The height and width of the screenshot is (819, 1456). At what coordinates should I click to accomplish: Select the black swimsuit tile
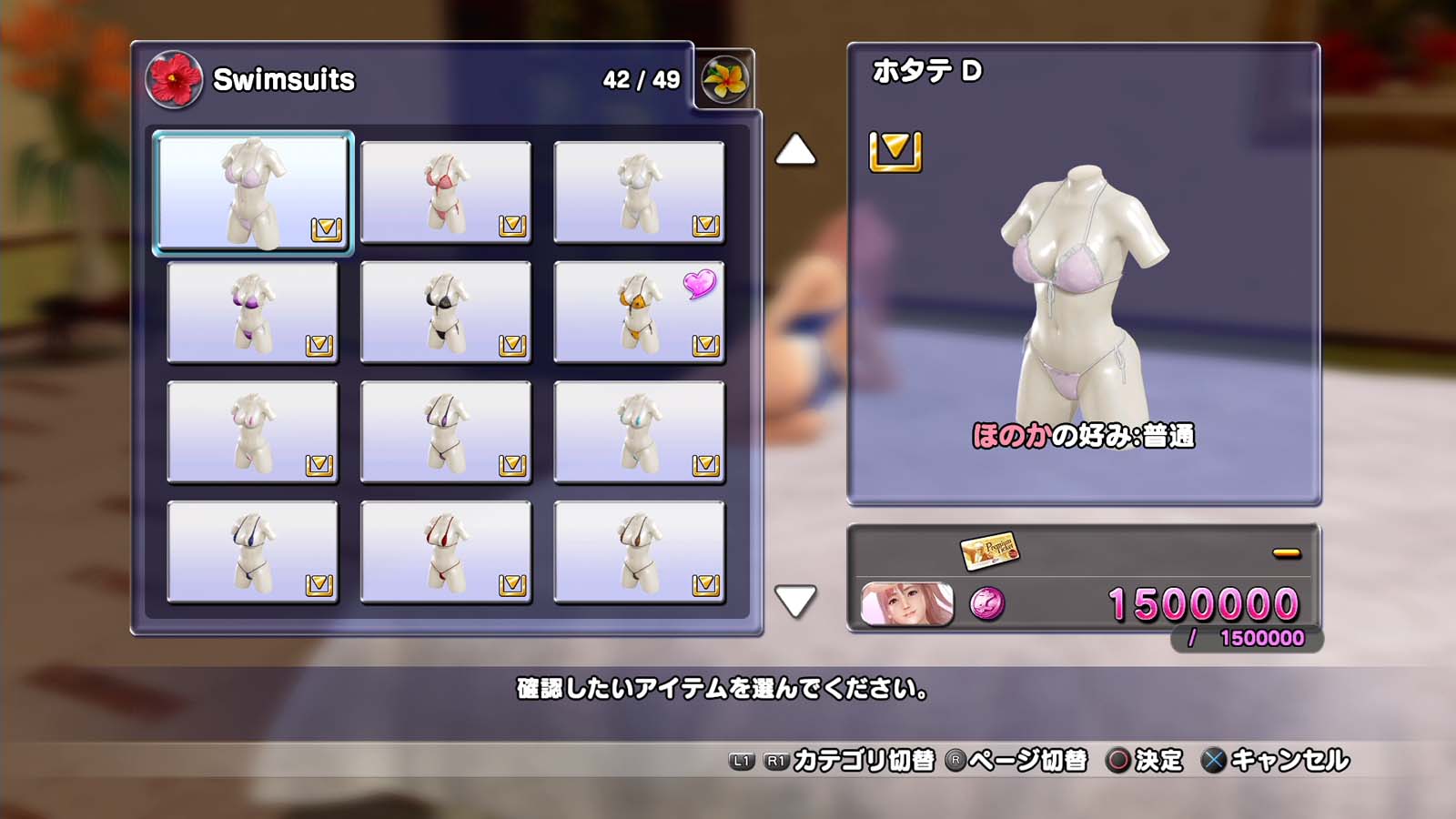pyautogui.click(x=446, y=312)
